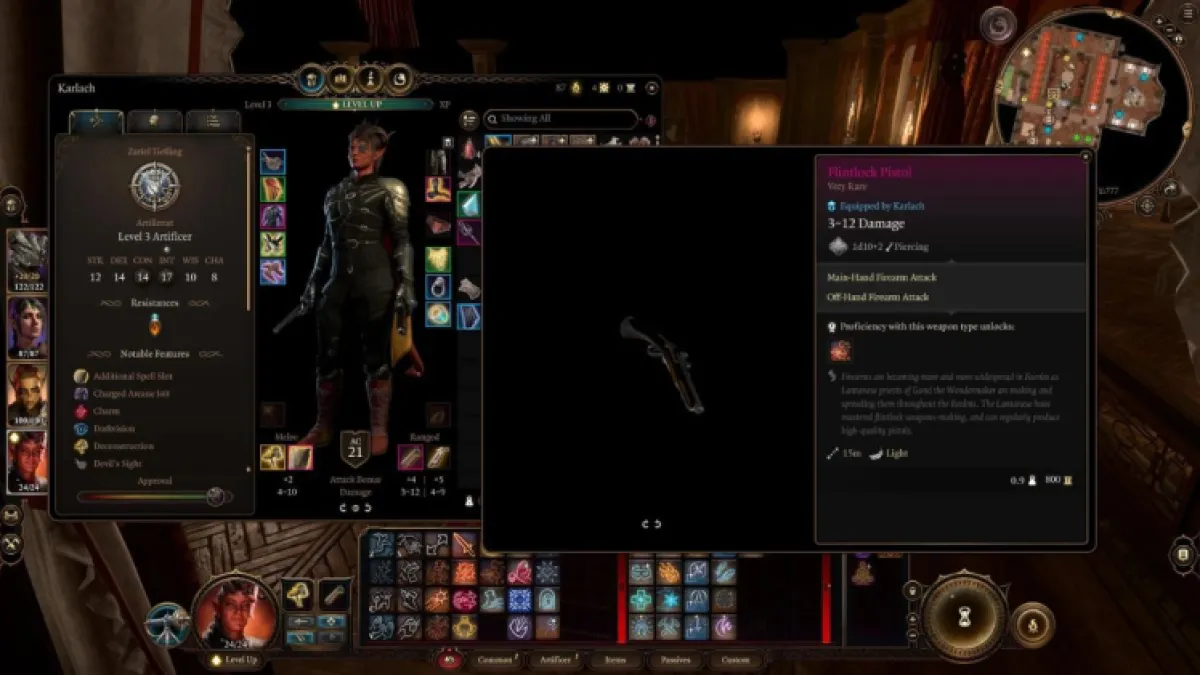Select Karlach's party portrait
1200x675 pixels.
click(28, 462)
